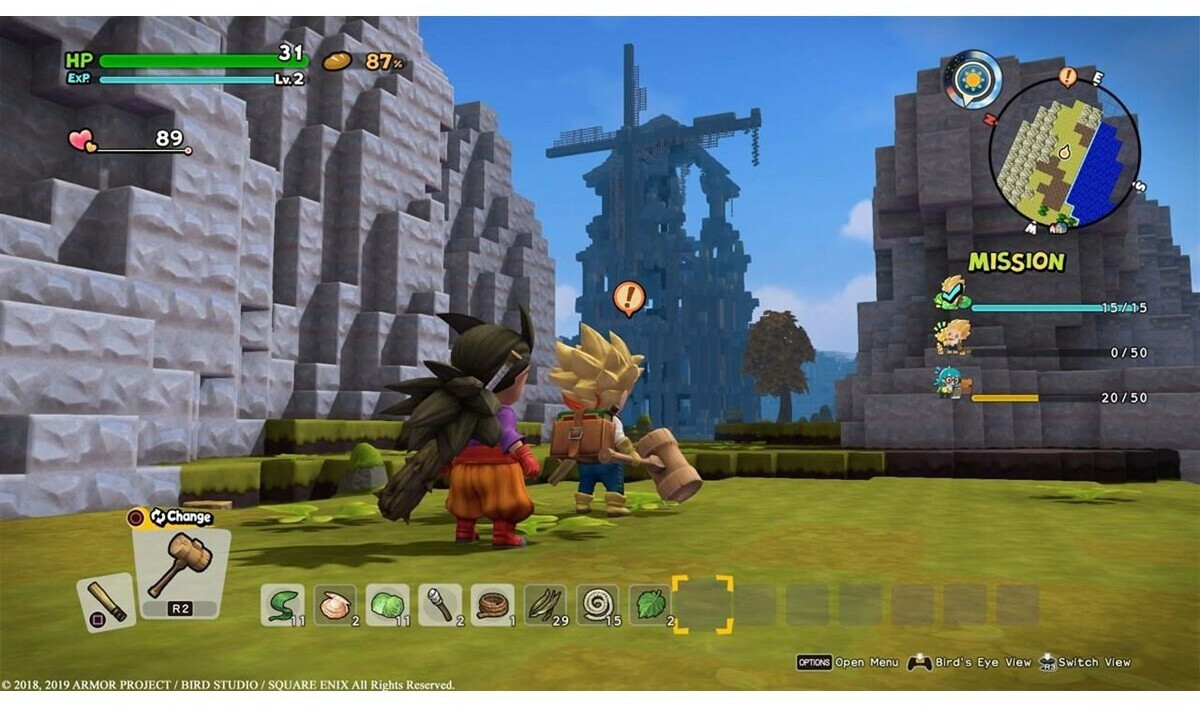Select the wooden hammer tool slot
The image size is (1200, 707).
[181, 567]
